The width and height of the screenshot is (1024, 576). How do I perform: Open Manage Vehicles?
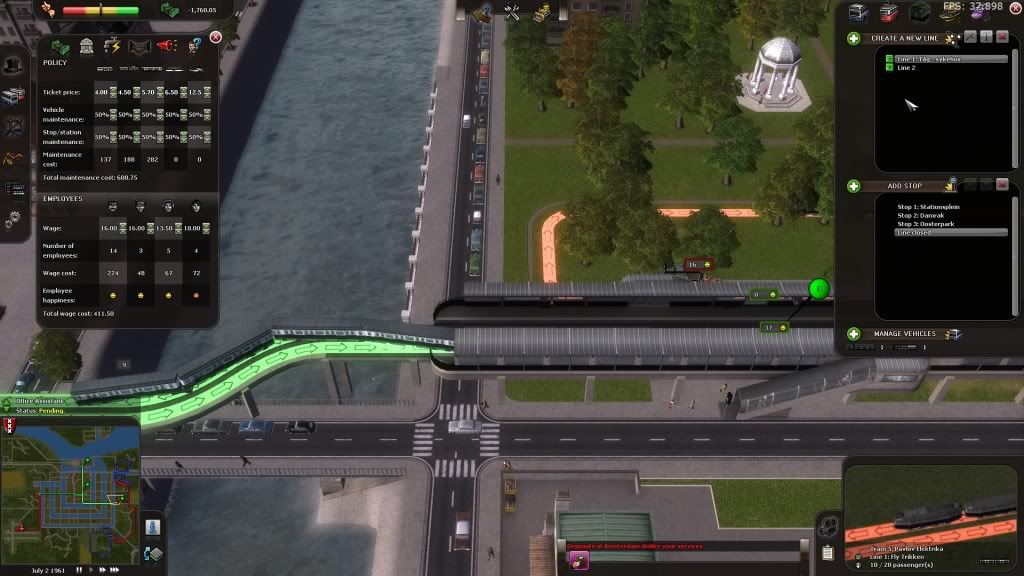[x=854, y=334]
